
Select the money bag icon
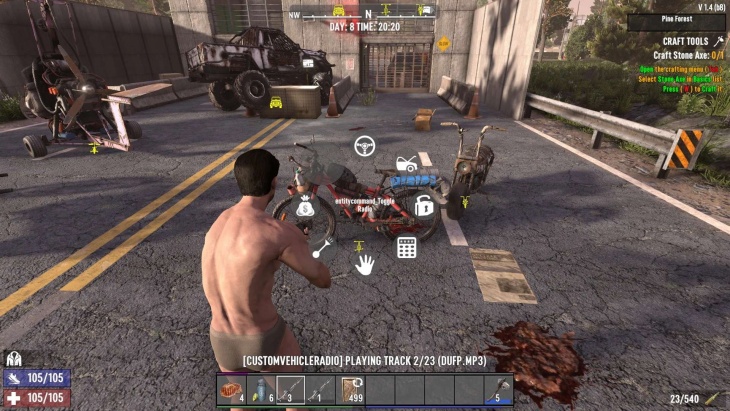[x=306, y=209]
